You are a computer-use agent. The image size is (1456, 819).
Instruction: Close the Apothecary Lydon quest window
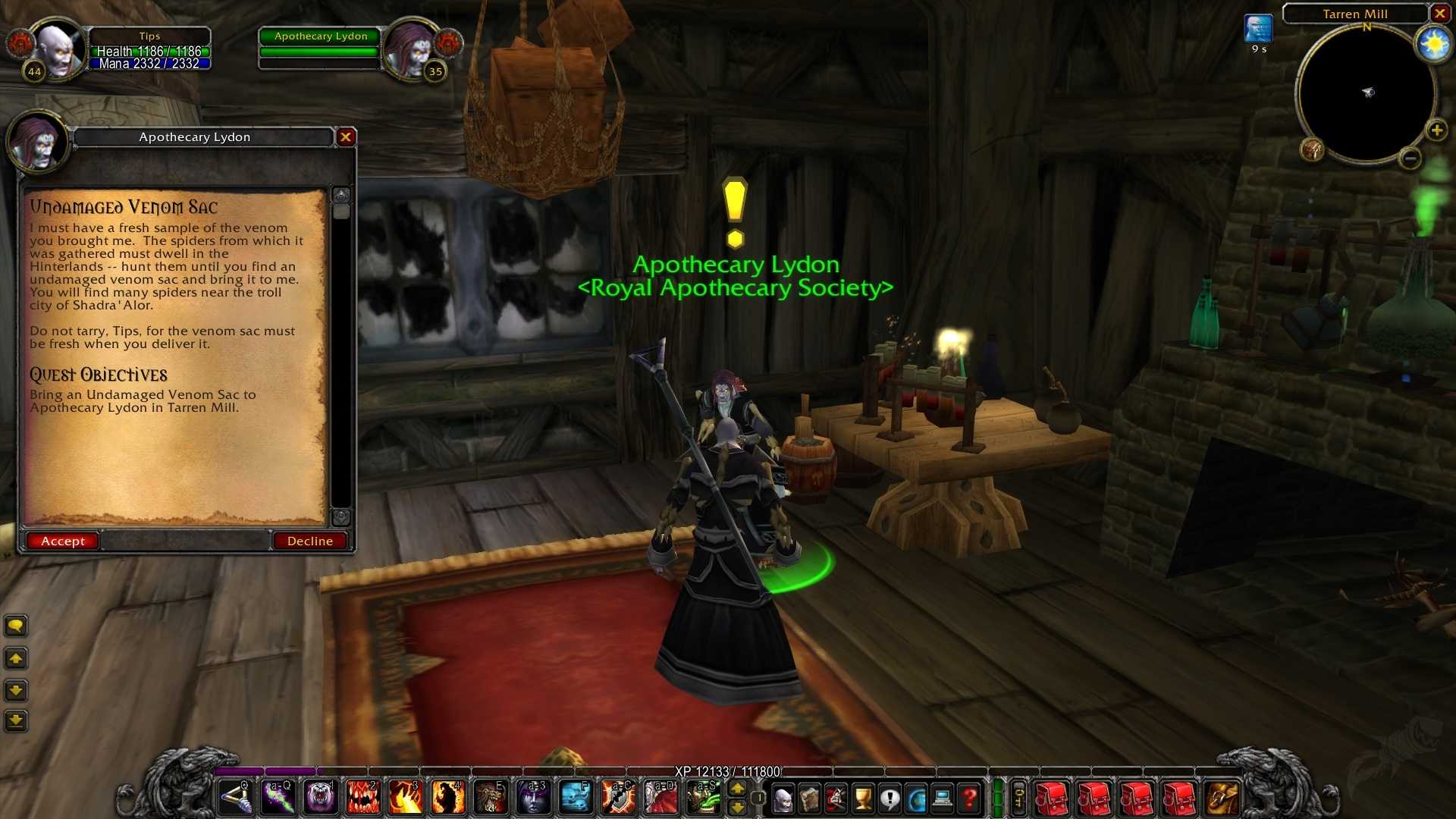point(346,137)
